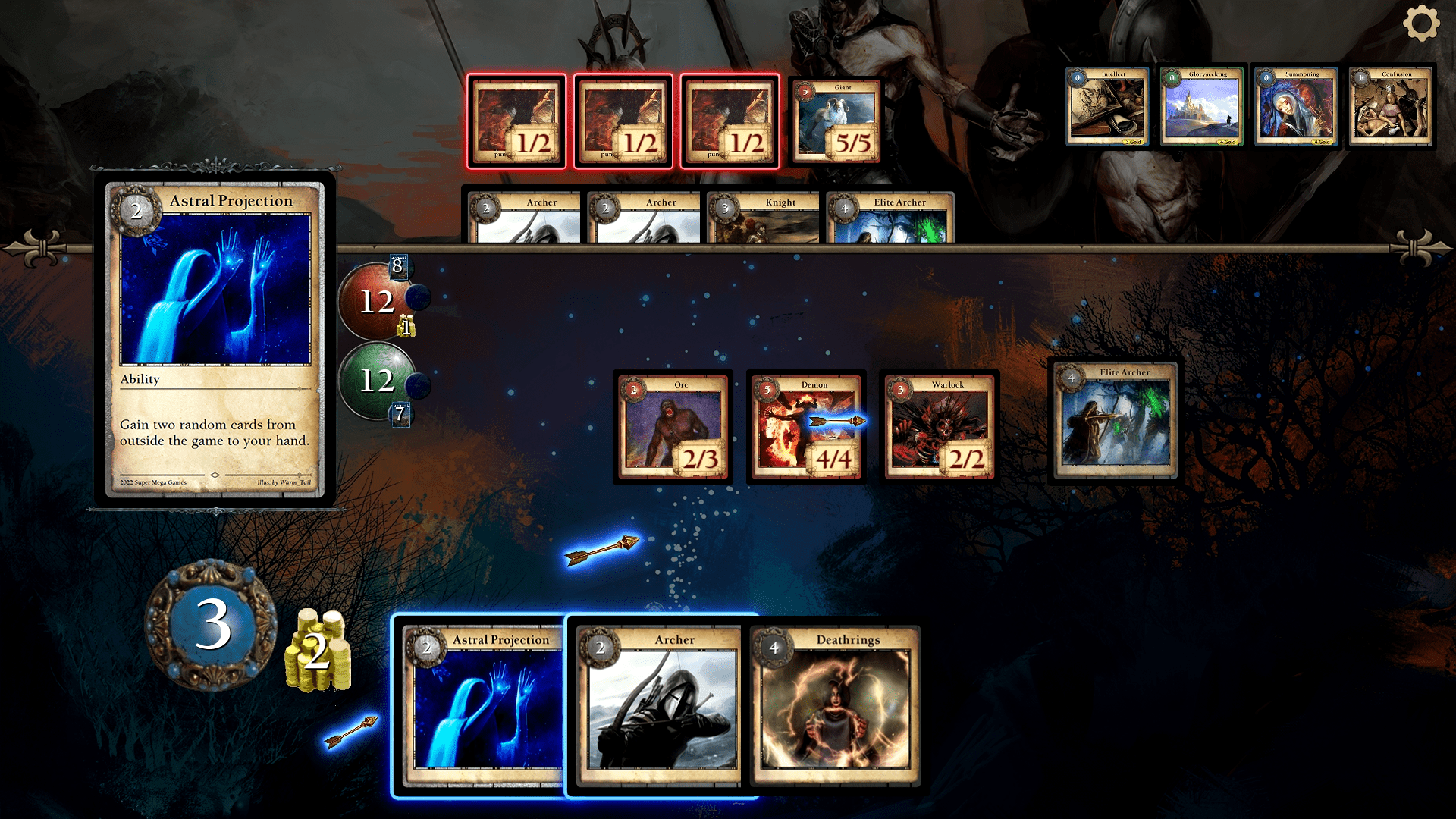Select the Warlock 2/2 creature card
This screenshot has width=1456, height=819.
pos(940,427)
